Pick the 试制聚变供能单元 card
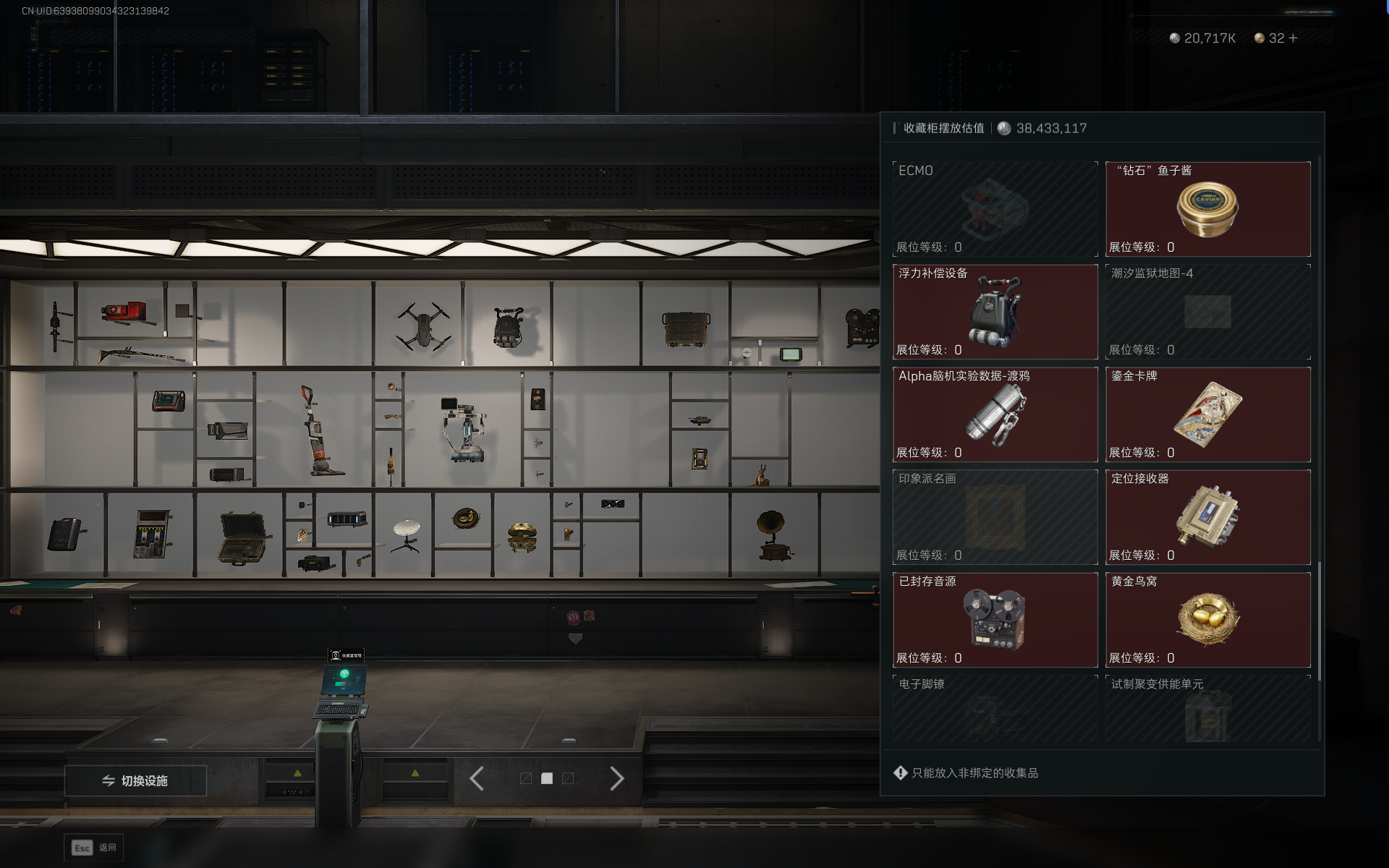This screenshot has width=1389, height=868. pos(1207,709)
